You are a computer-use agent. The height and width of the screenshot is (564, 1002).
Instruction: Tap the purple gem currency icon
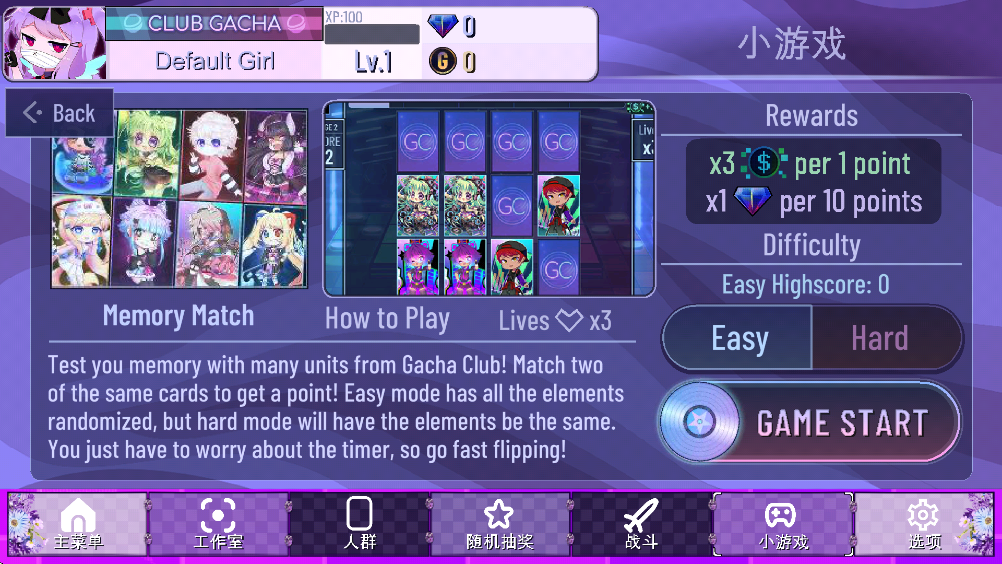(442, 26)
